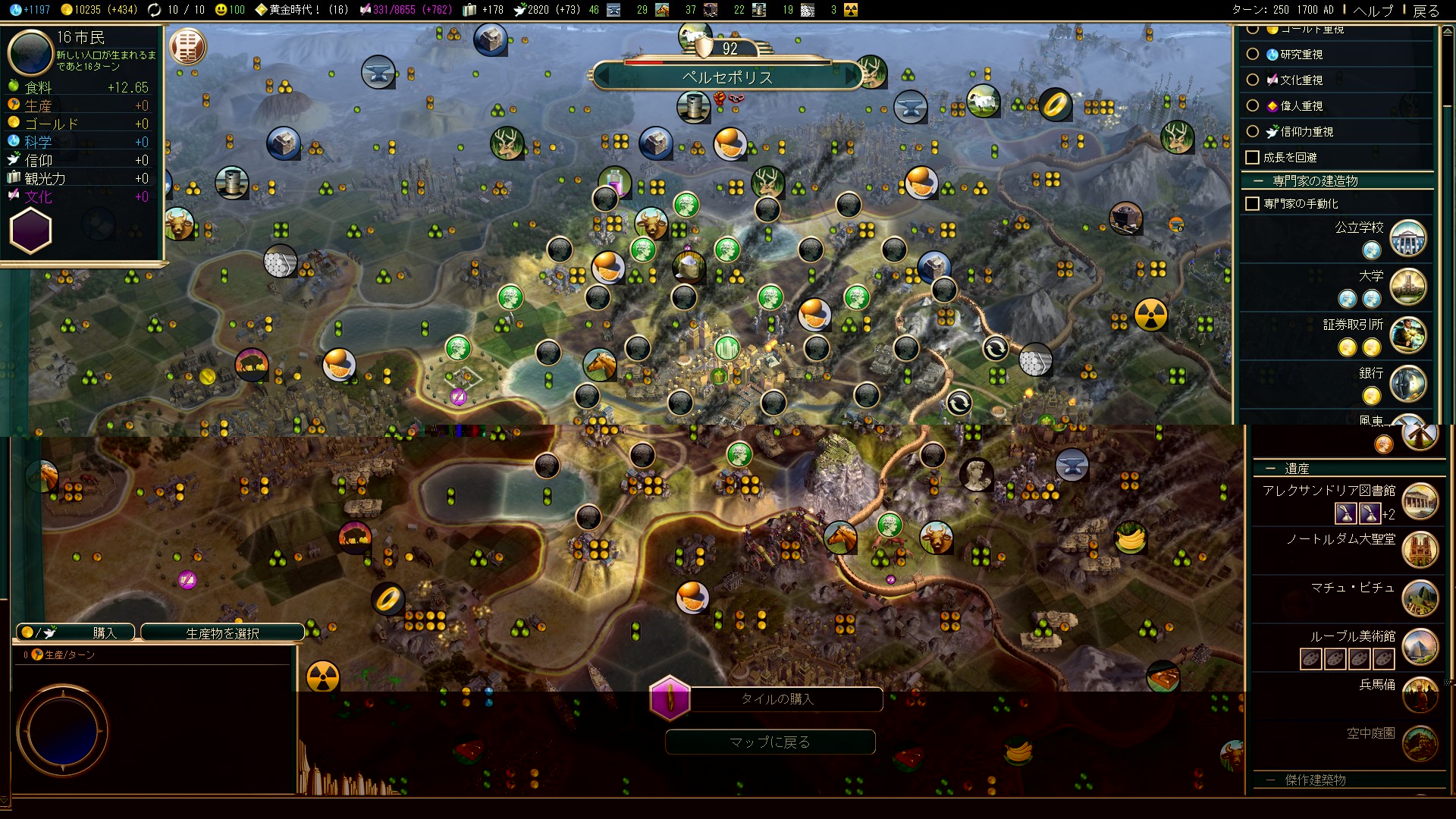Select the アレクサンドリア図書館 wonder icon
The height and width of the screenshot is (819, 1456).
[x=1420, y=500]
